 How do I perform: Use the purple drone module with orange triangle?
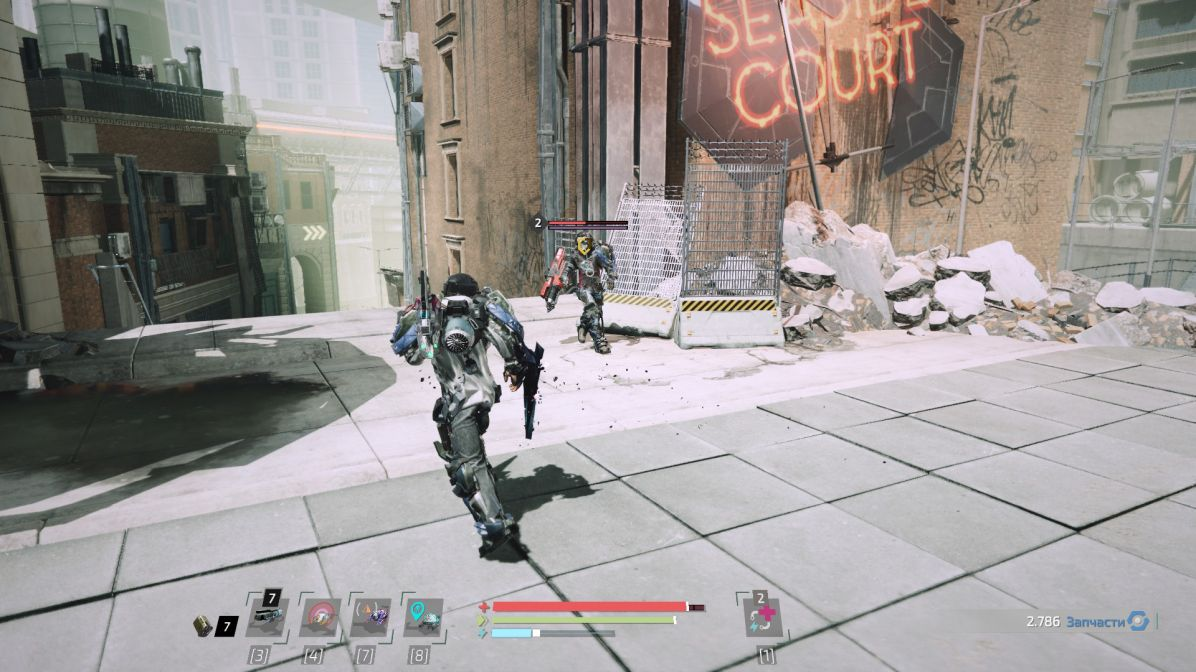tap(371, 618)
